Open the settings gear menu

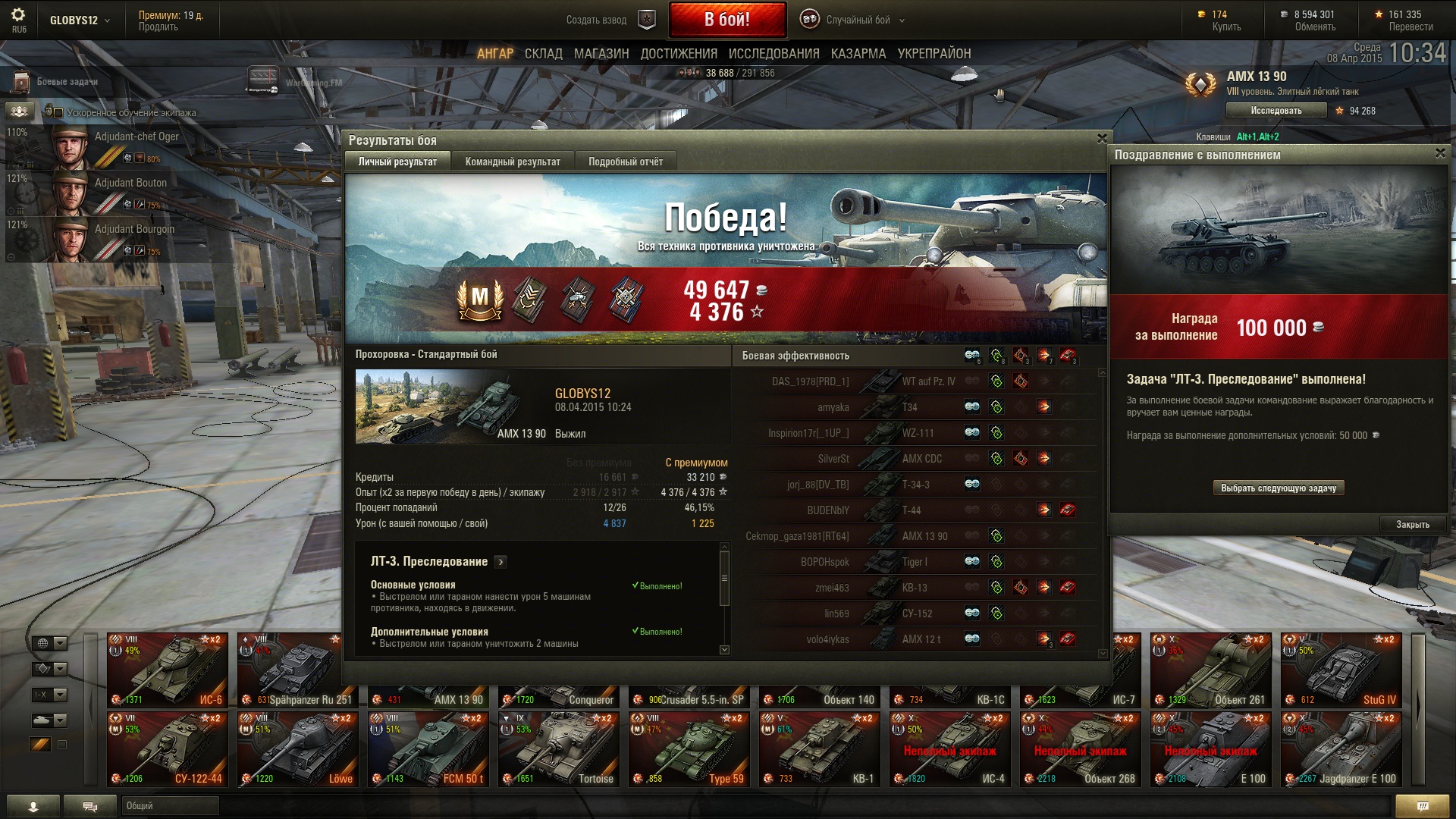18,15
